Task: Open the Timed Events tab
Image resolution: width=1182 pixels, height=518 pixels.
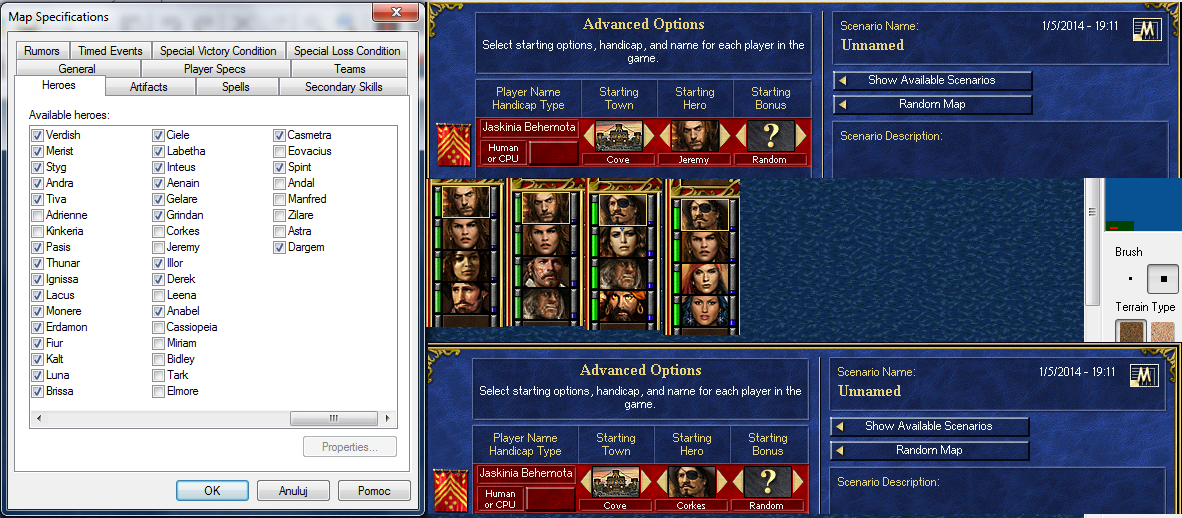Action: tap(111, 51)
